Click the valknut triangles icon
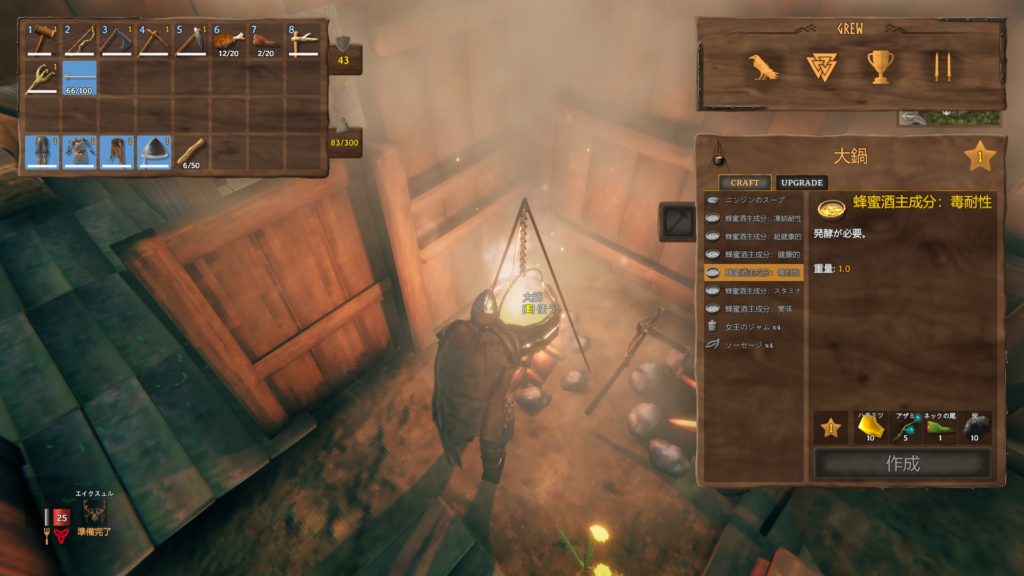This screenshot has height=576, width=1024. click(821, 68)
